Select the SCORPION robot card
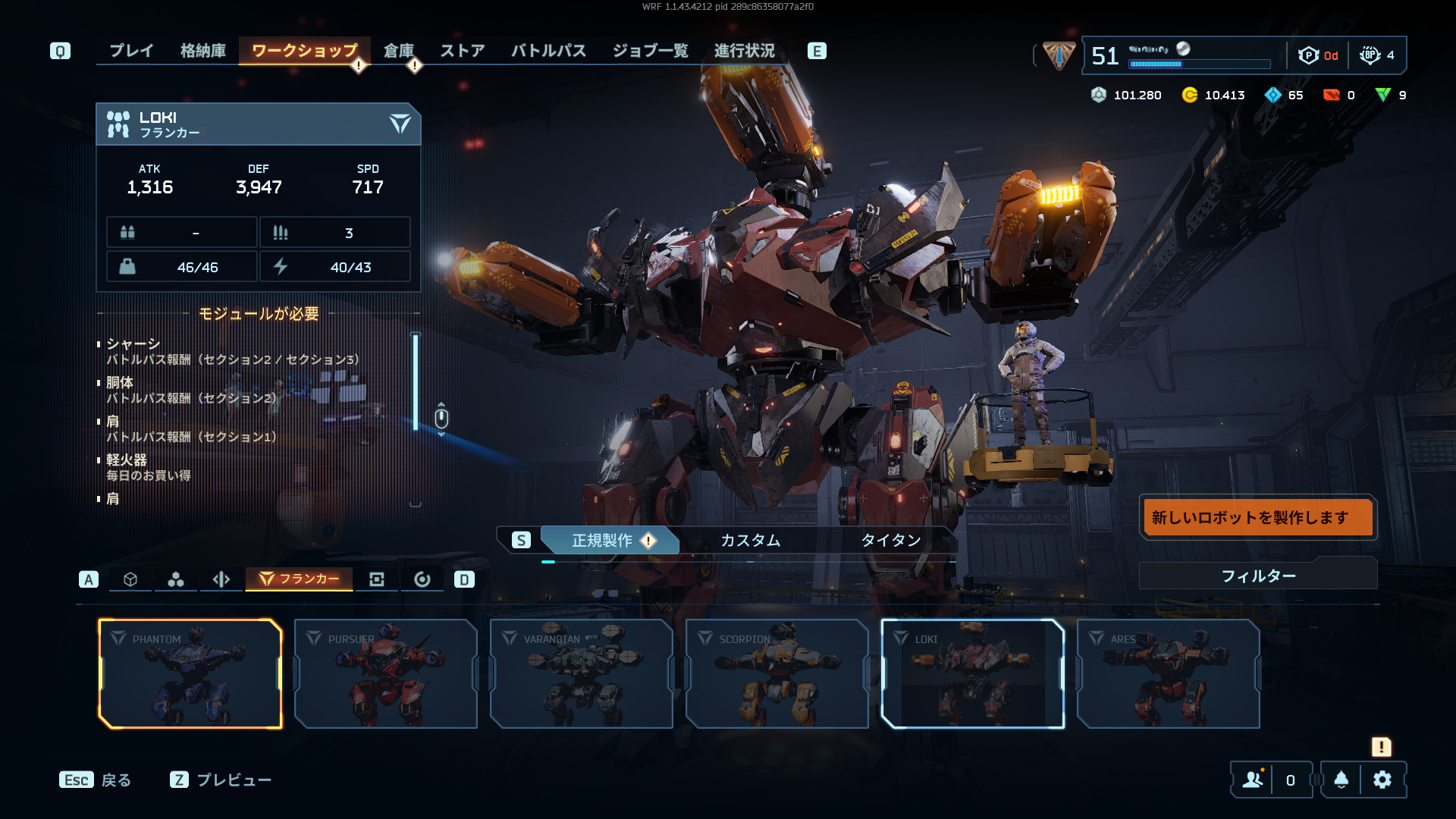1456x819 pixels. pos(777,673)
